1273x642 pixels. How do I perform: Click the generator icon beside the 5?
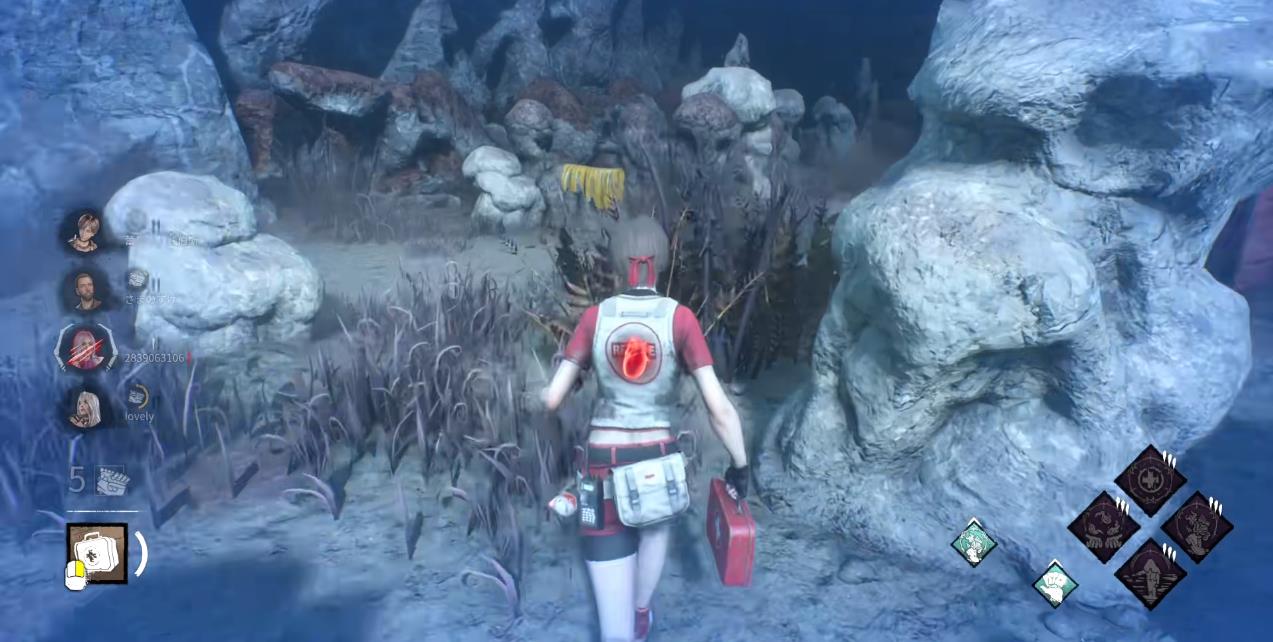click(111, 480)
